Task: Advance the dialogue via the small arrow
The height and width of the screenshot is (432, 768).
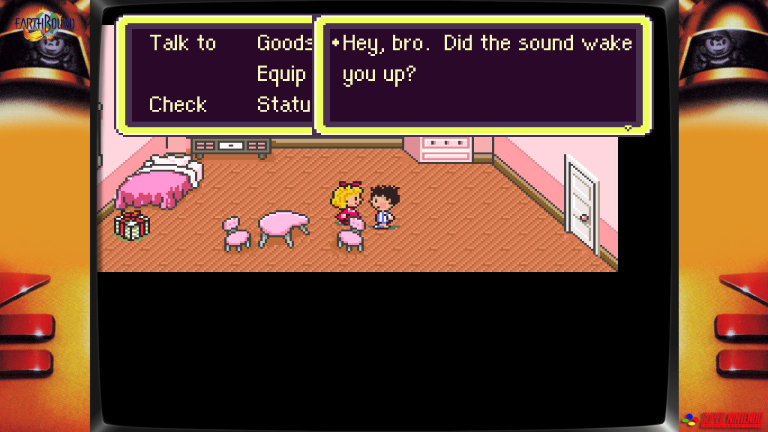Action: pyautogui.click(x=628, y=128)
